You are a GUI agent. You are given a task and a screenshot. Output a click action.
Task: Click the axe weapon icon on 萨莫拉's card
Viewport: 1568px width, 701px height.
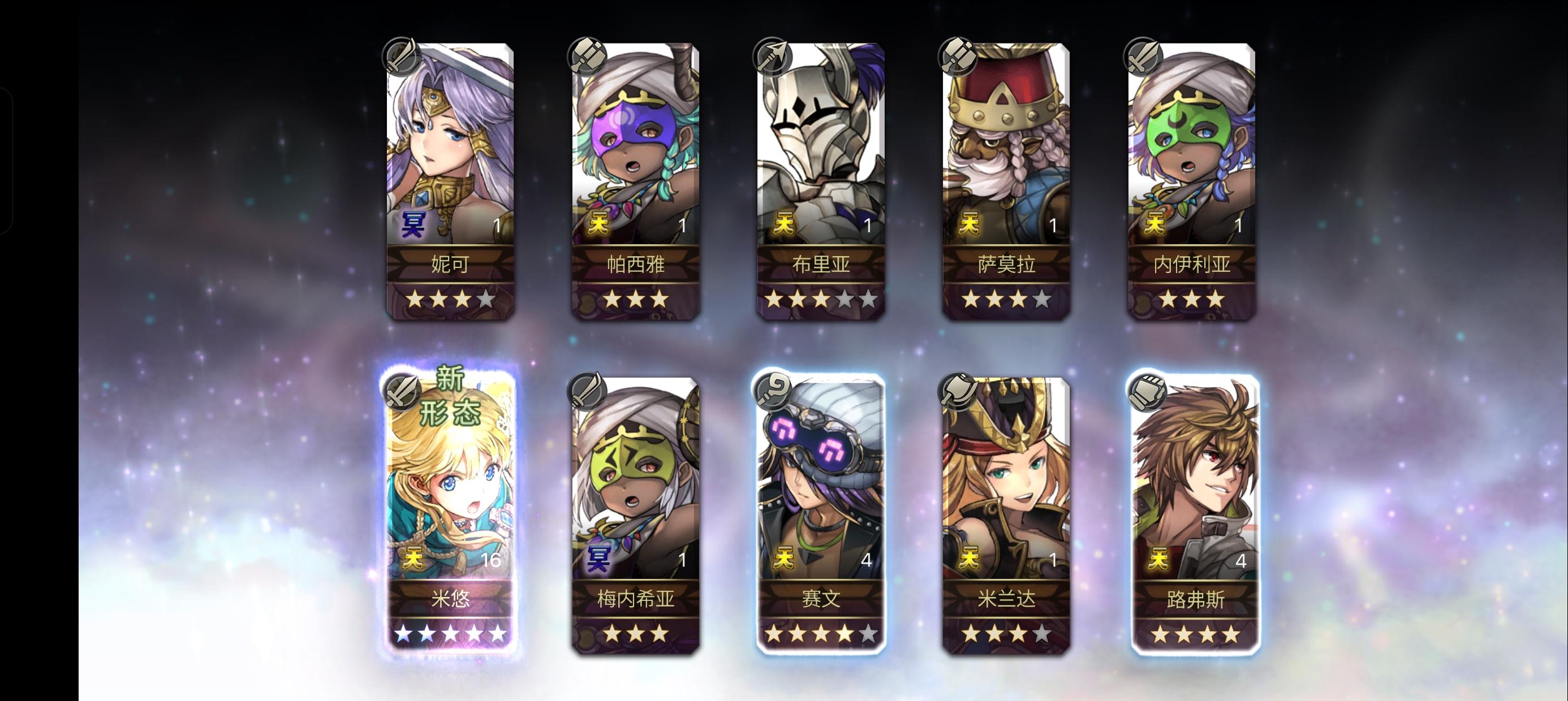click(959, 57)
